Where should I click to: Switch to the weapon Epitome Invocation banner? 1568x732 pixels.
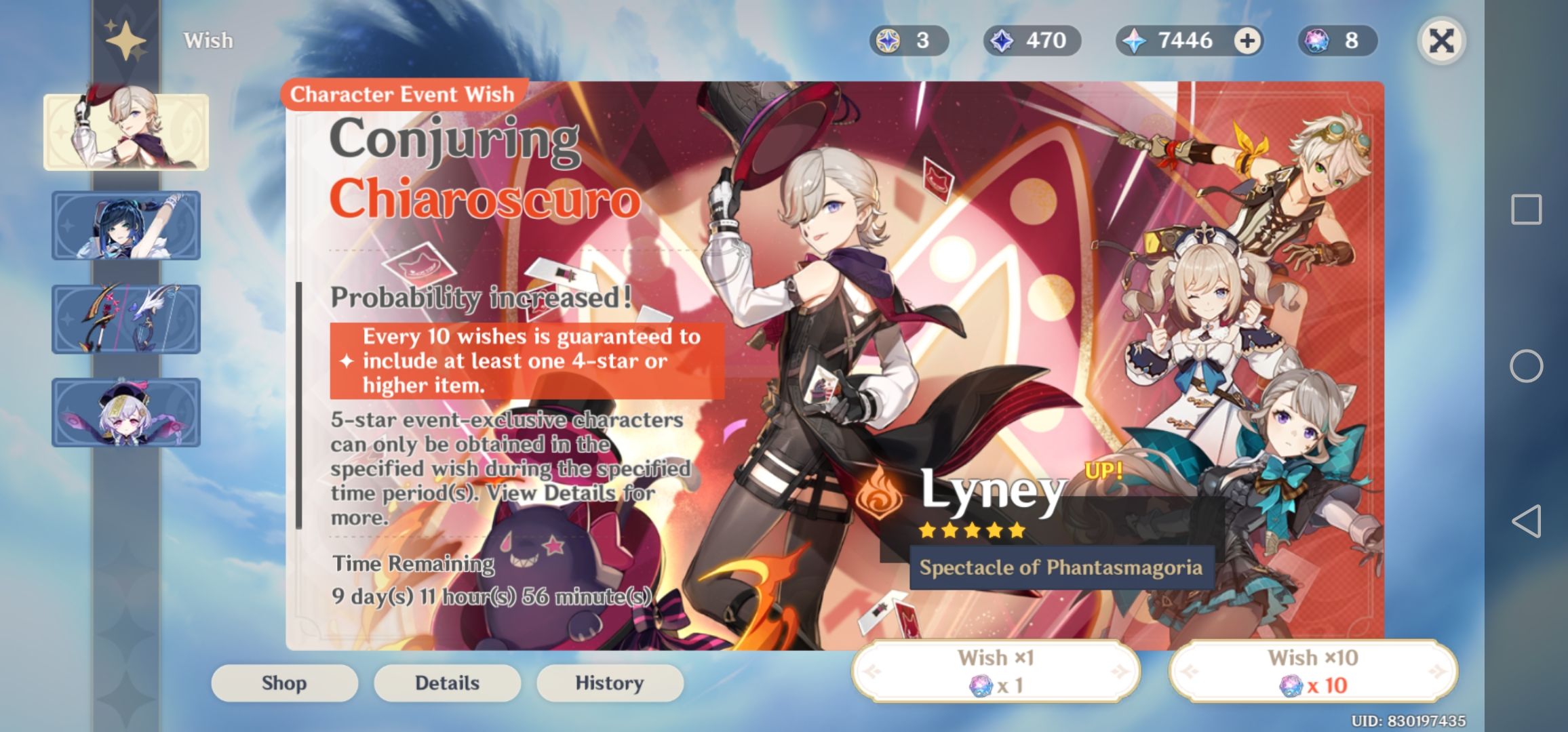tap(125, 317)
